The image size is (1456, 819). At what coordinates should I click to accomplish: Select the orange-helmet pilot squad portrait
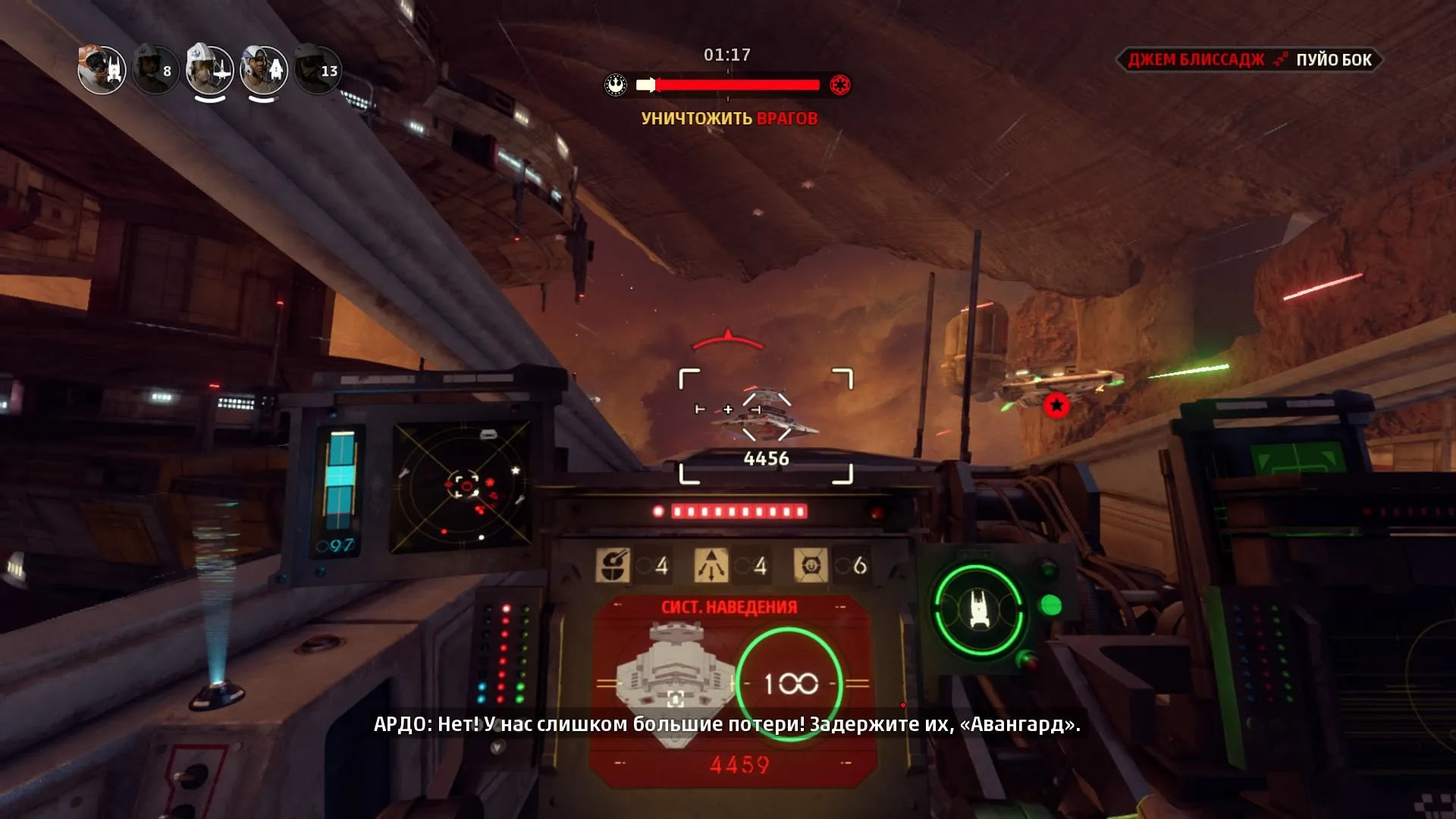(102, 71)
